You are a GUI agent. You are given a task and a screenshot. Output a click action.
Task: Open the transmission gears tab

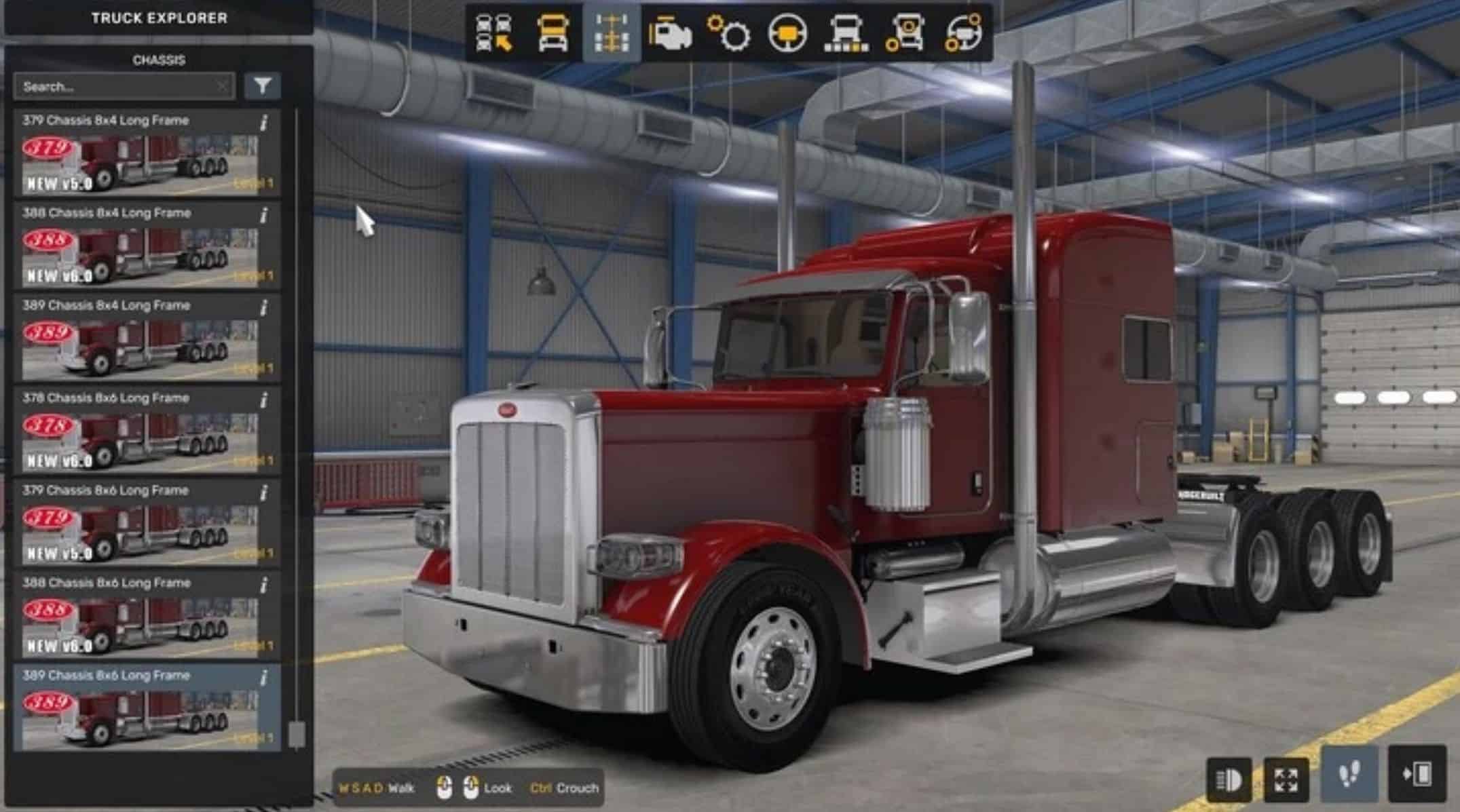click(x=728, y=33)
